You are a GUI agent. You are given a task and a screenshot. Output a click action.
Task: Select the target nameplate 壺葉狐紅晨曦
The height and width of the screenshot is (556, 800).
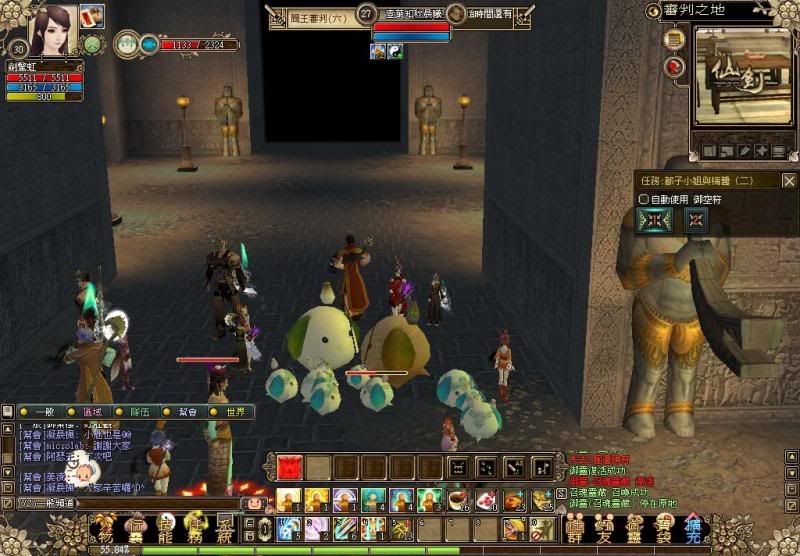pyautogui.click(x=412, y=14)
